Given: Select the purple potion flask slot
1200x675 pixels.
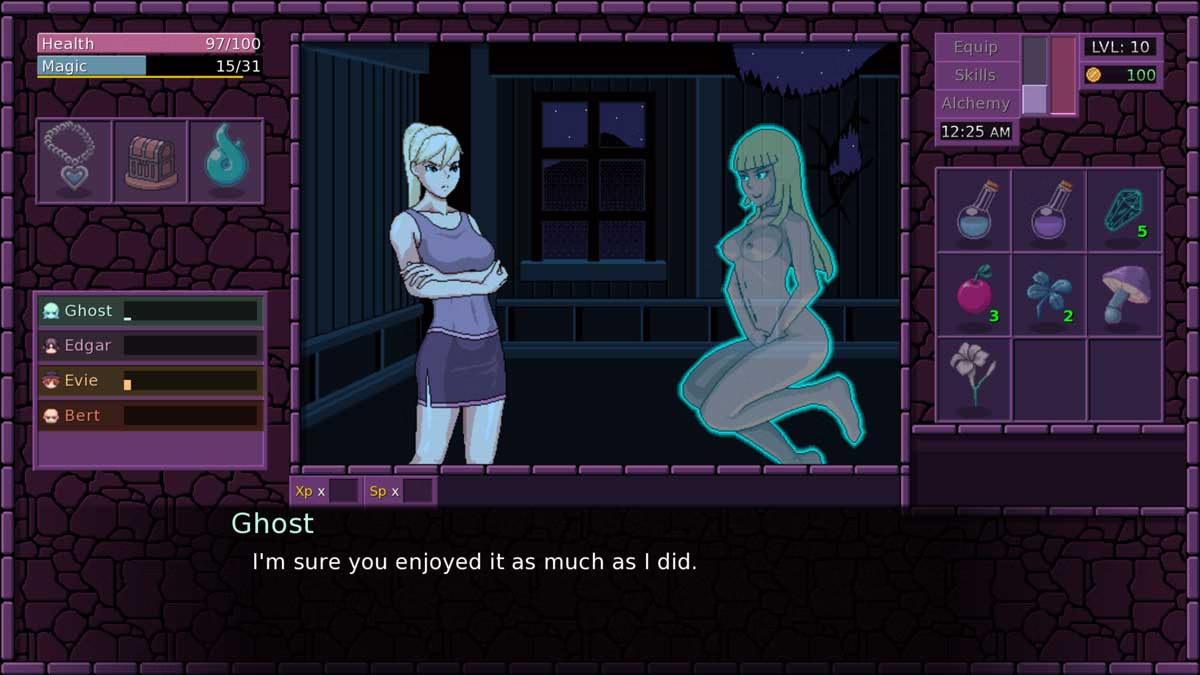Looking at the screenshot, I should tap(1049, 210).
